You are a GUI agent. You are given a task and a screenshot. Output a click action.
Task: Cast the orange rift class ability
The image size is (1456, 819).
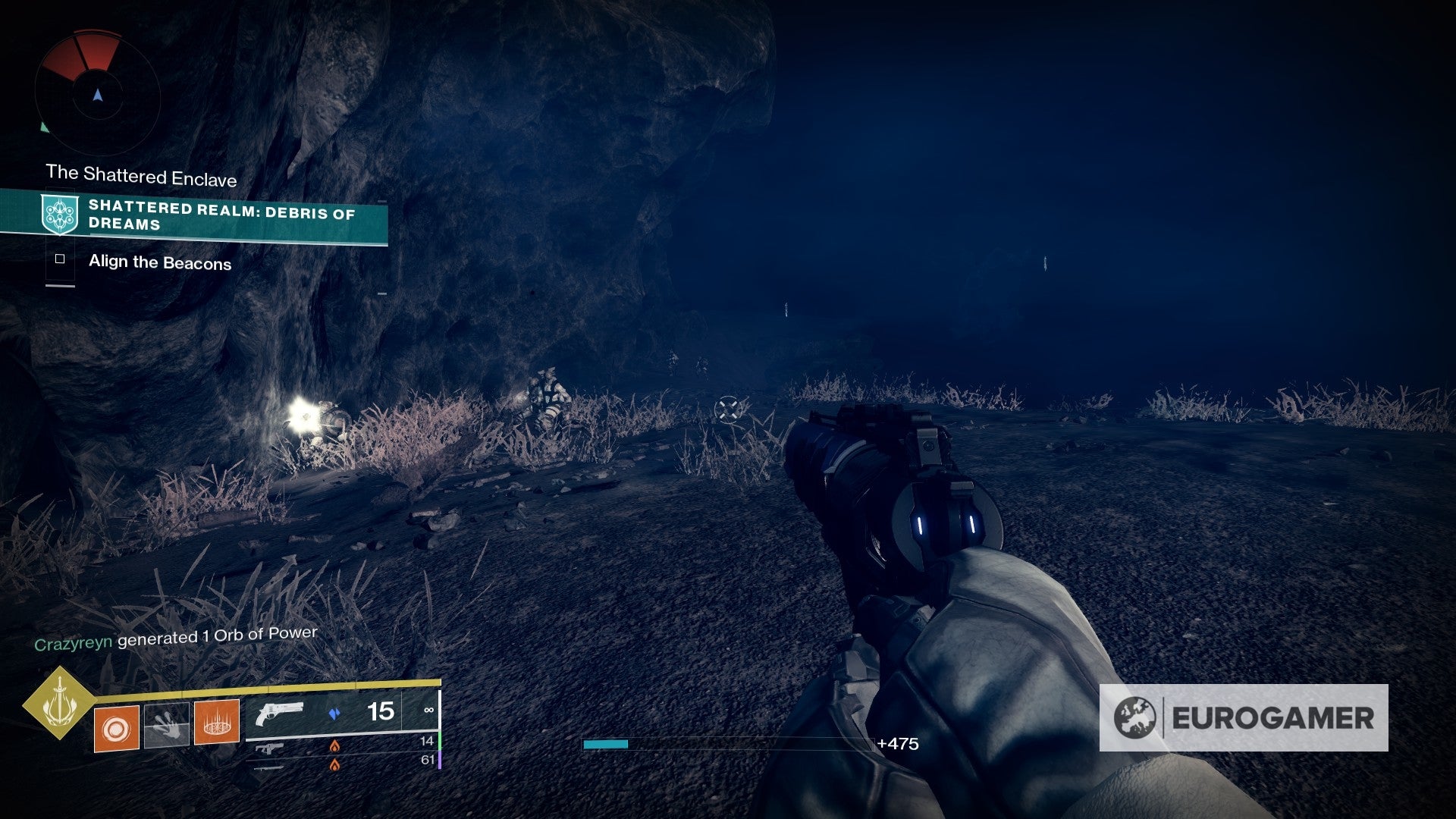point(217,722)
